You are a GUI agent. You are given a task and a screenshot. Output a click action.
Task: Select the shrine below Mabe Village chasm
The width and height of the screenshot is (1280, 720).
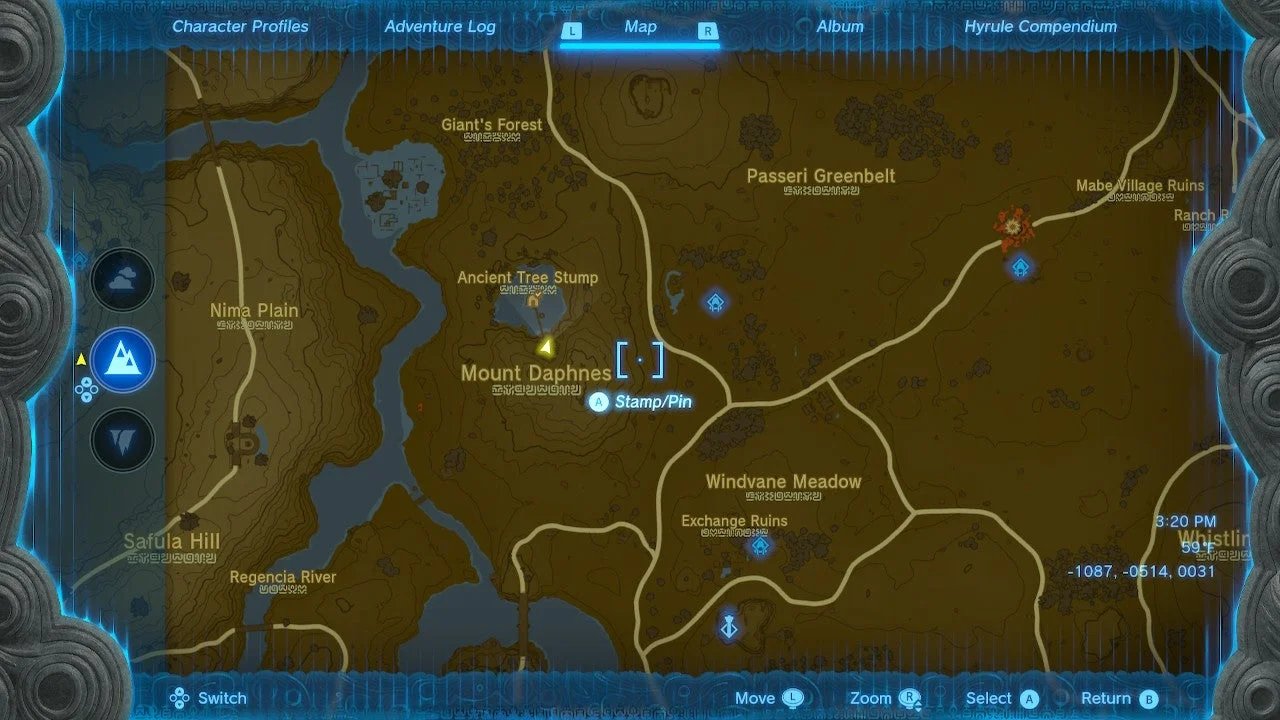click(x=1020, y=267)
